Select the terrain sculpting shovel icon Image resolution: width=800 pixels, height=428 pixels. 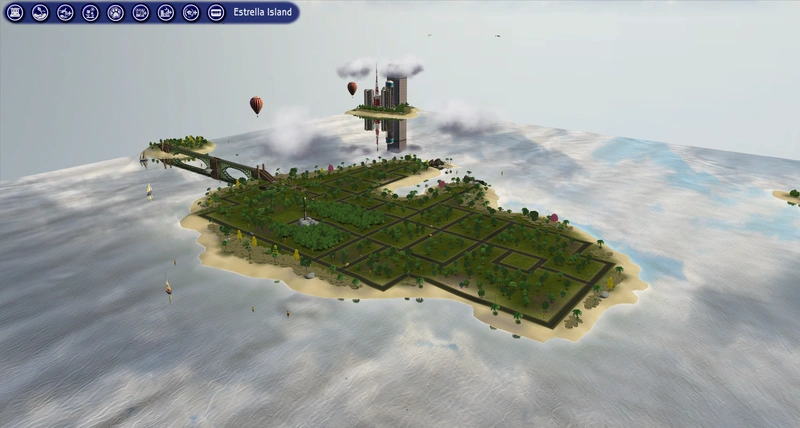click(x=40, y=13)
